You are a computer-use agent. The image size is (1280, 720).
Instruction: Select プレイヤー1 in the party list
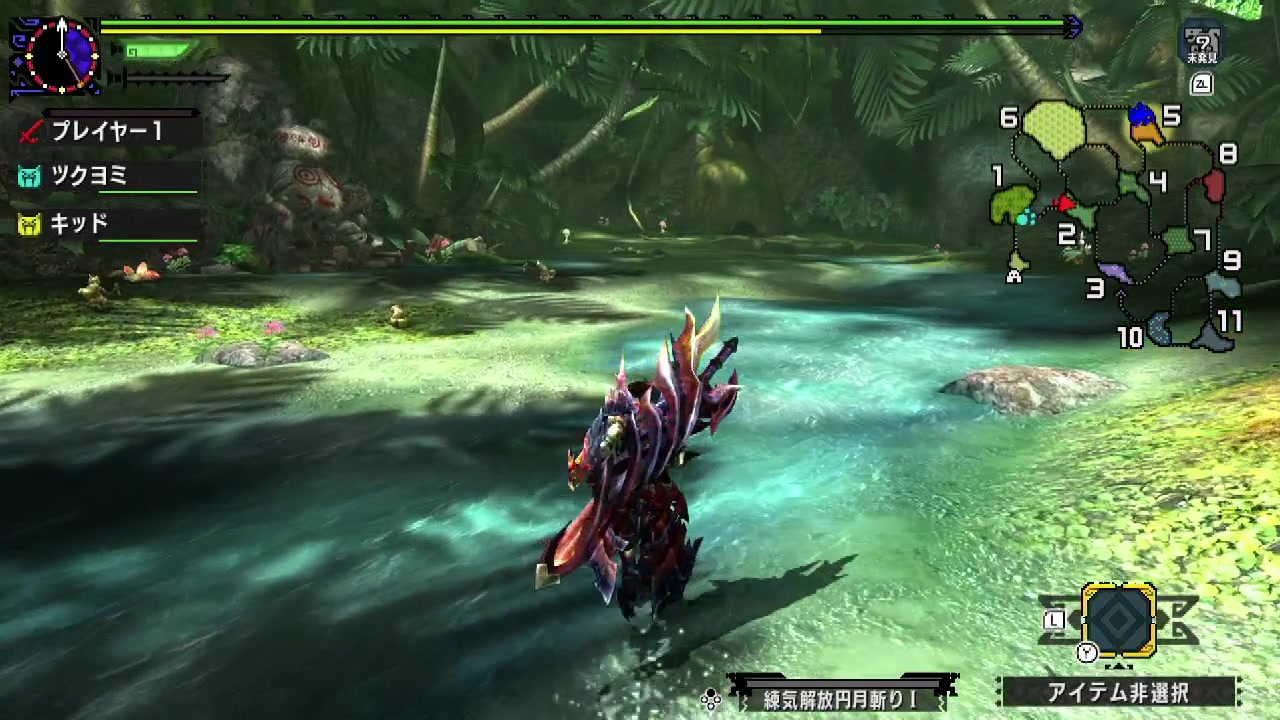click(105, 131)
